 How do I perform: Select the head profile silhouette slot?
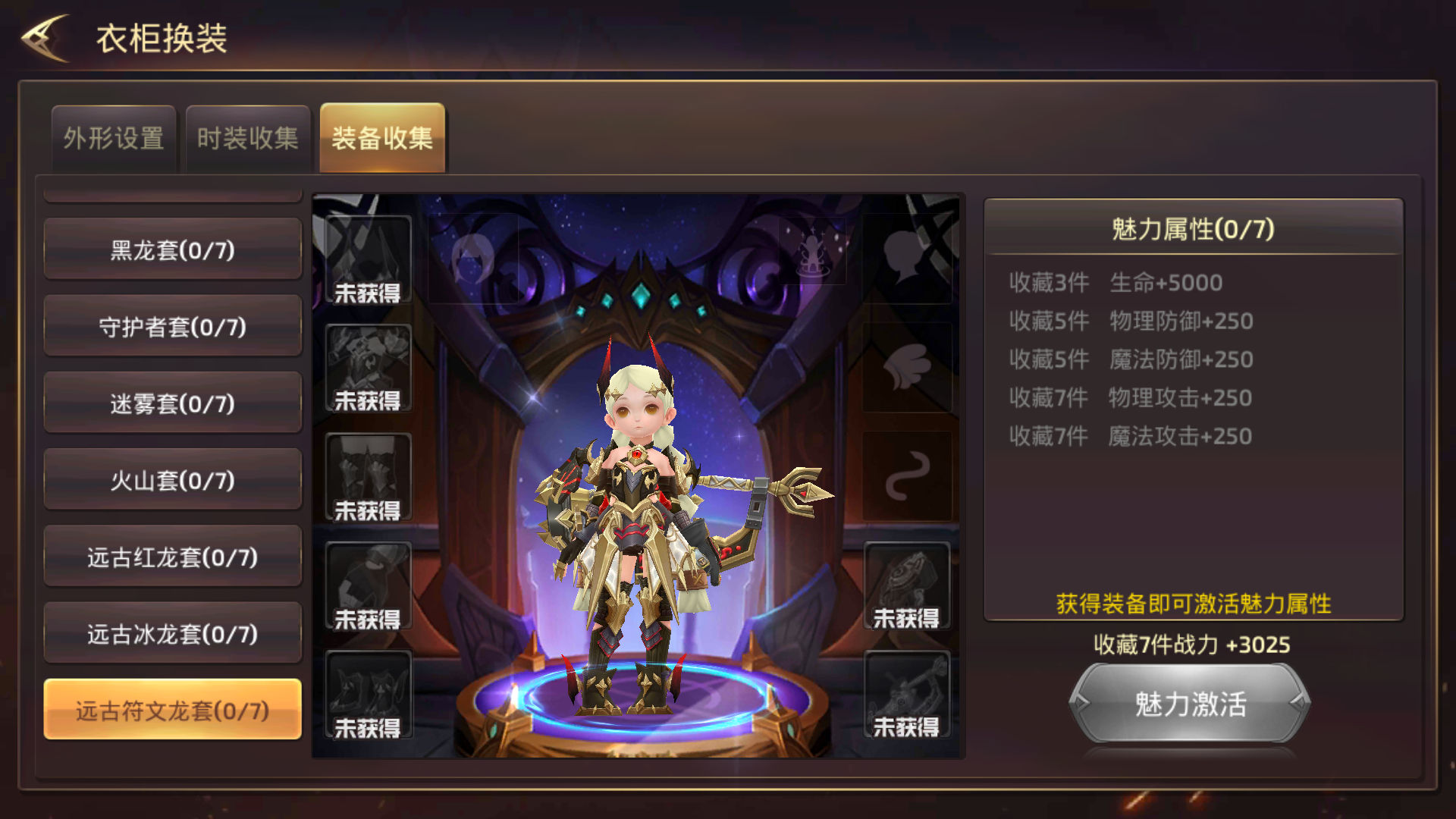(x=907, y=258)
